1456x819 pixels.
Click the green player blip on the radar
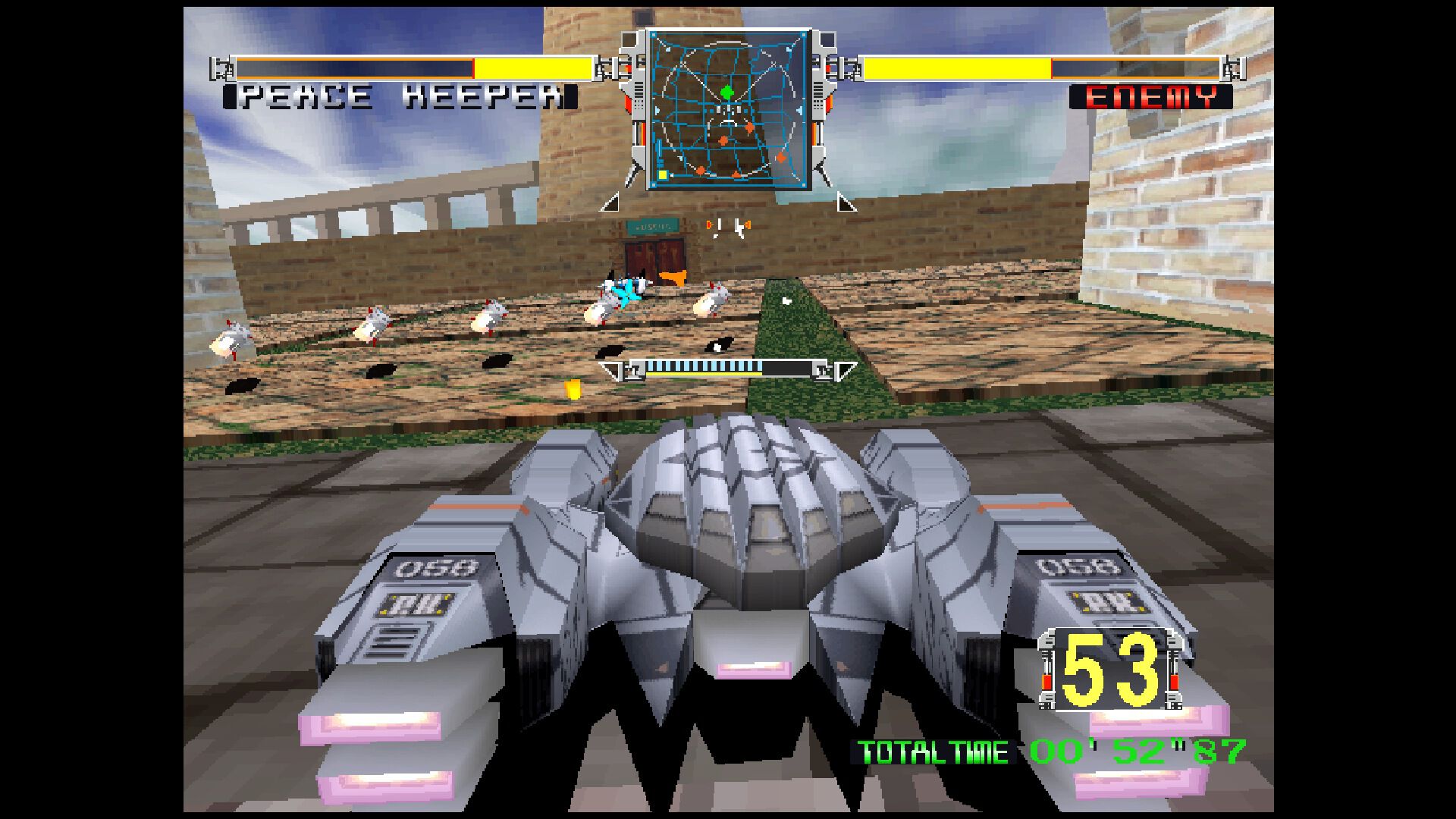pos(726,93)
